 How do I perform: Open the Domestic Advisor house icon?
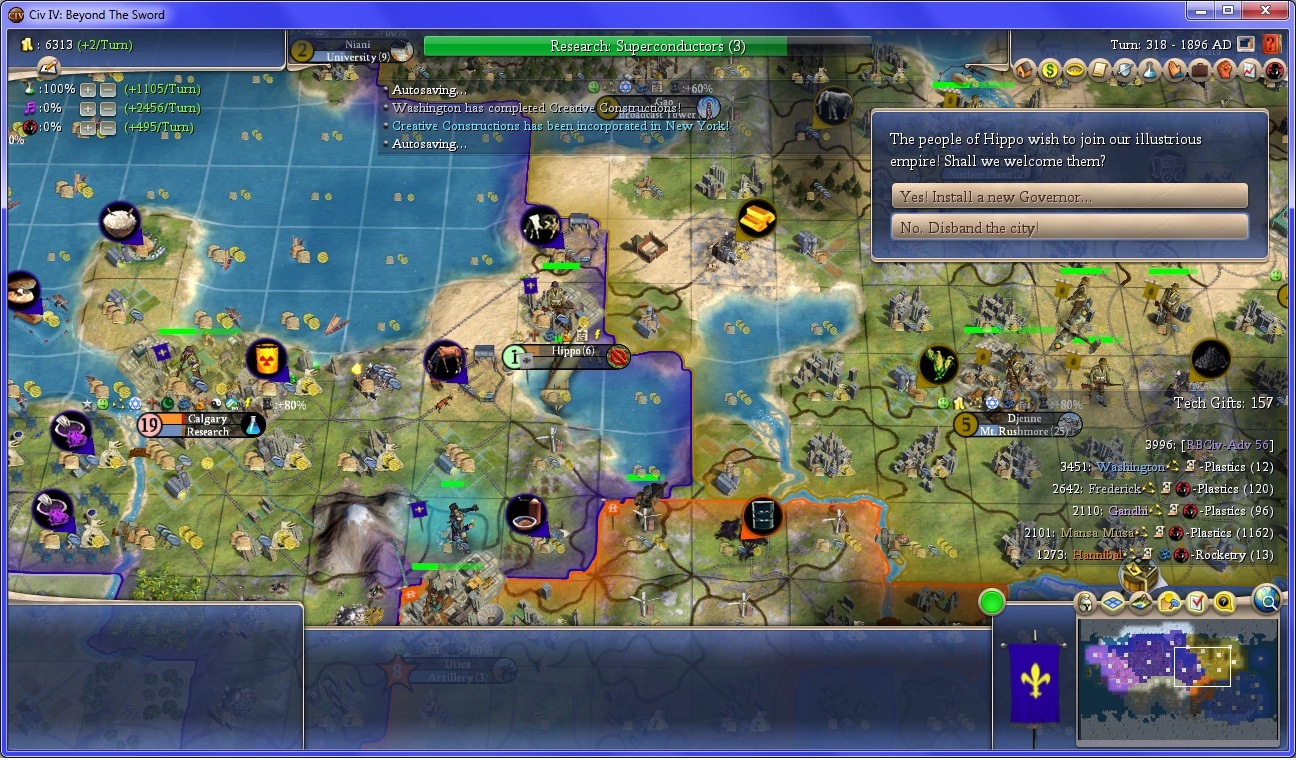click(1024, 70)
